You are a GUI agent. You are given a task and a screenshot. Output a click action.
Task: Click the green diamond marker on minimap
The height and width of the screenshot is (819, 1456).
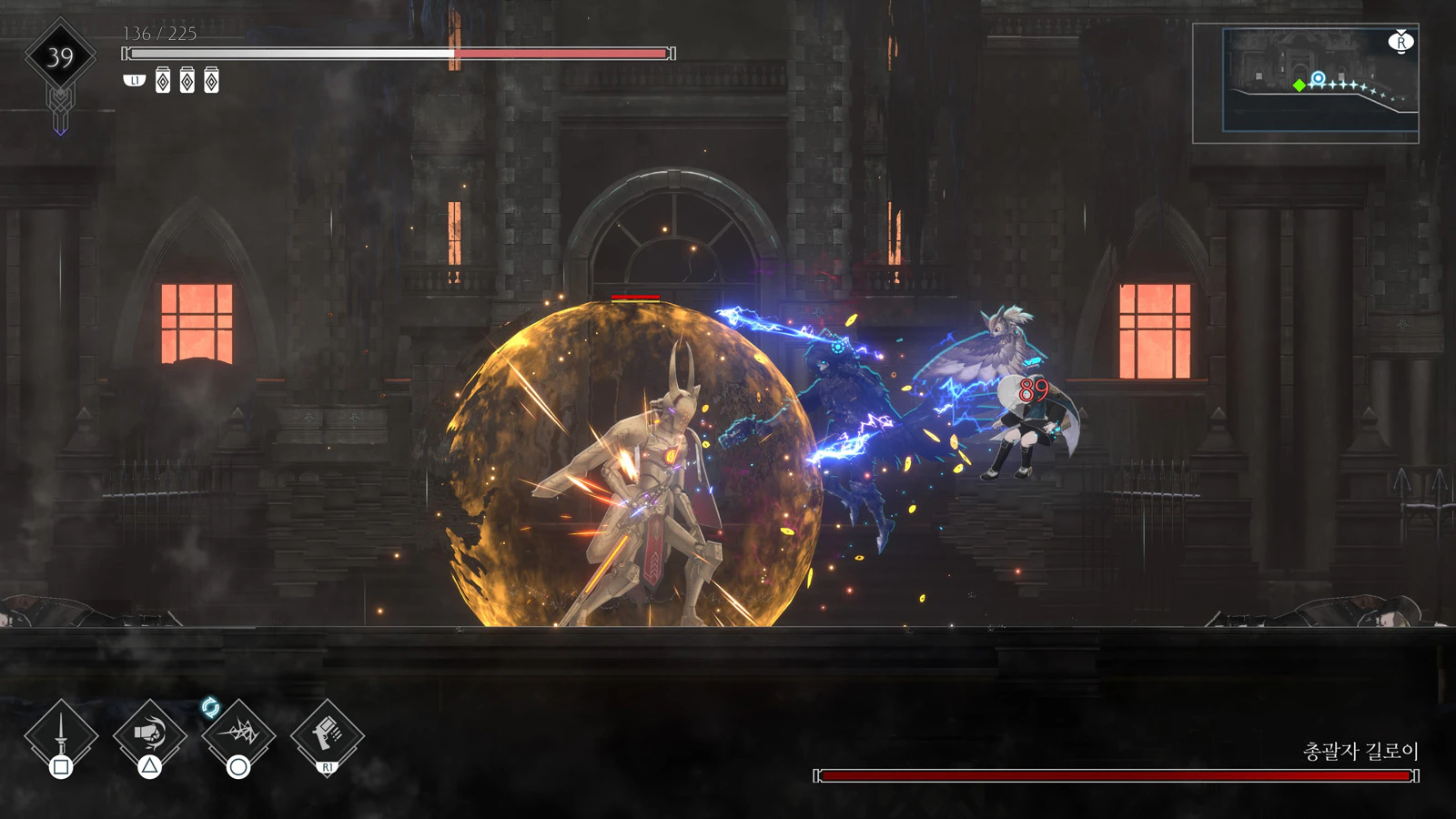pos(1299,85)
